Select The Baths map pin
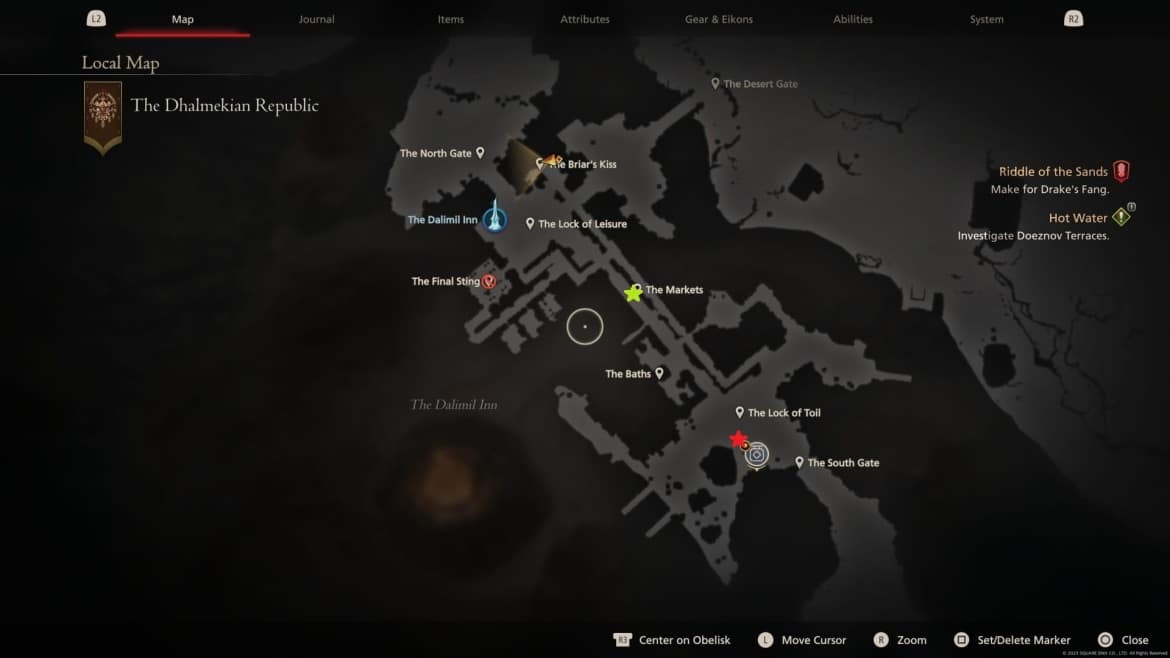This screenshot has height=658, width=1170. [659, 374]
